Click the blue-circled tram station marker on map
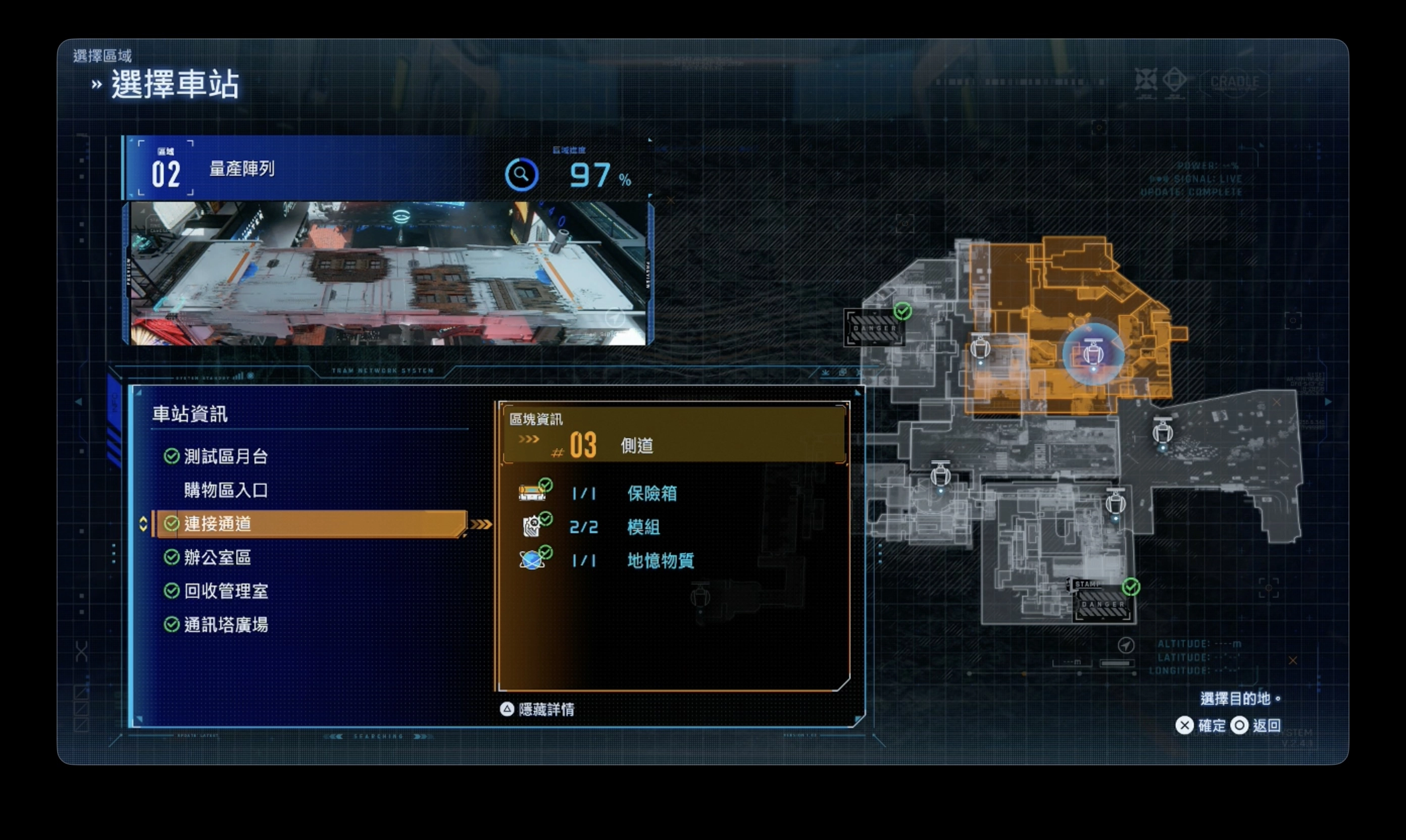 point(1093,354)
